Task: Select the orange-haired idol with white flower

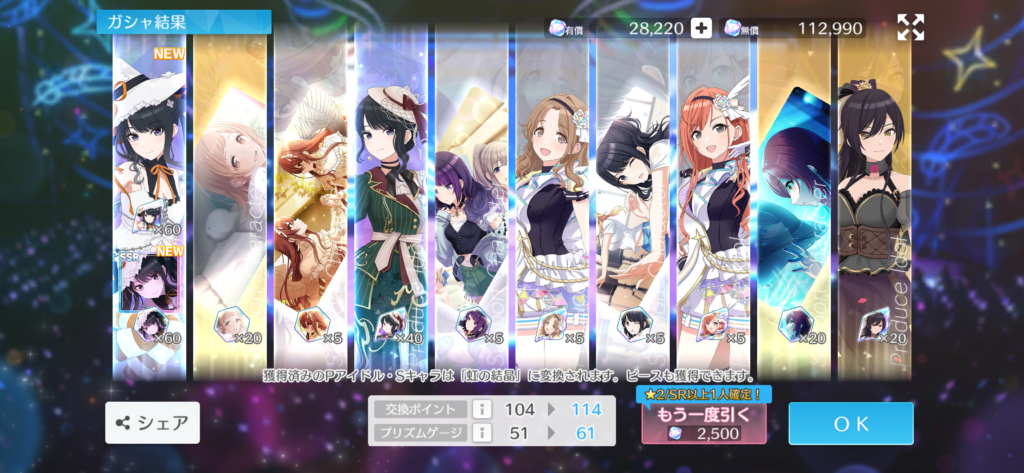Action: [714, 200]
